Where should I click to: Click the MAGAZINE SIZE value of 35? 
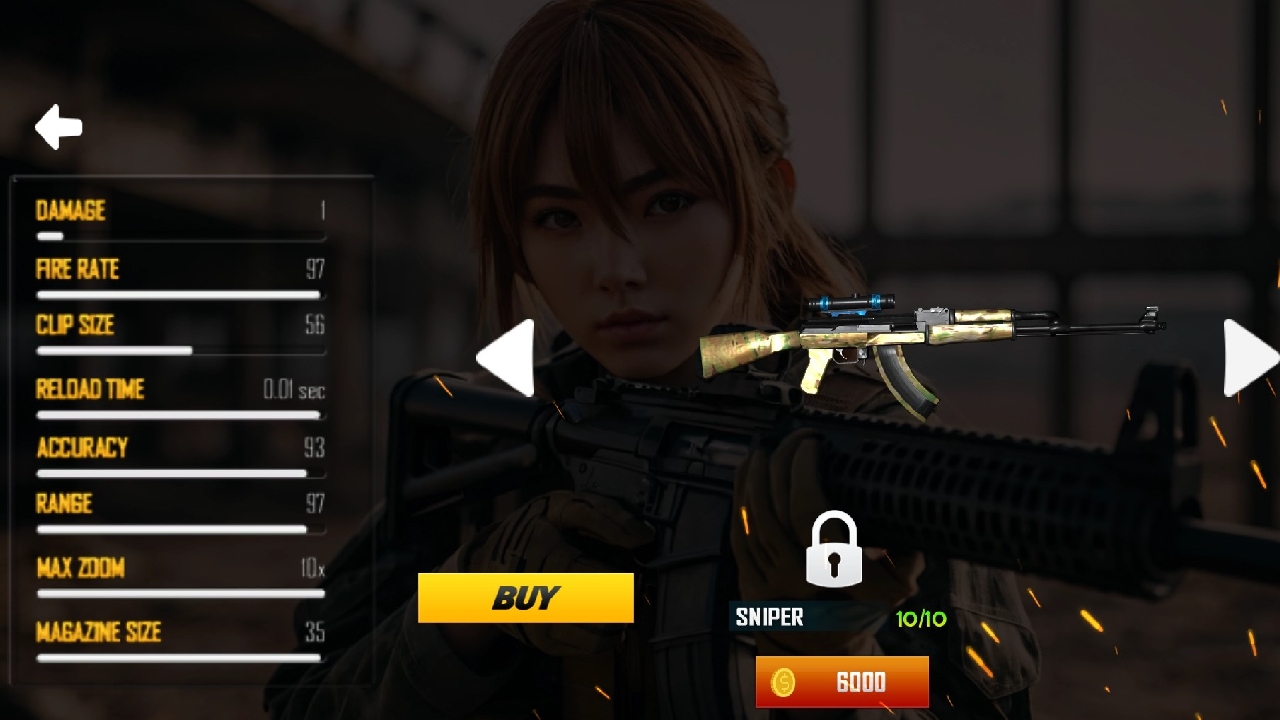(x=317, y=632)
